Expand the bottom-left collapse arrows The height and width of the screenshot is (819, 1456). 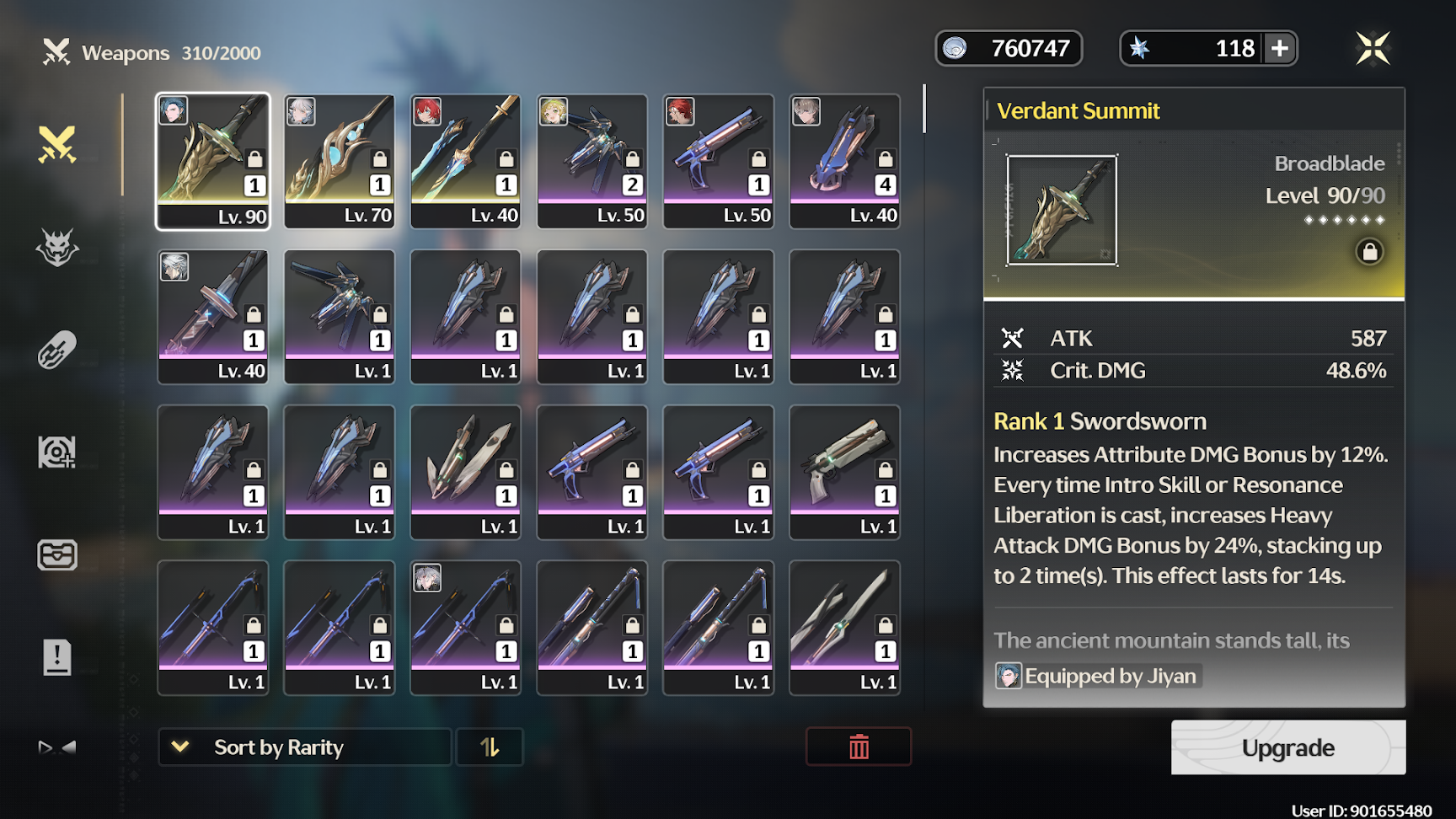(x=57, y=747)
